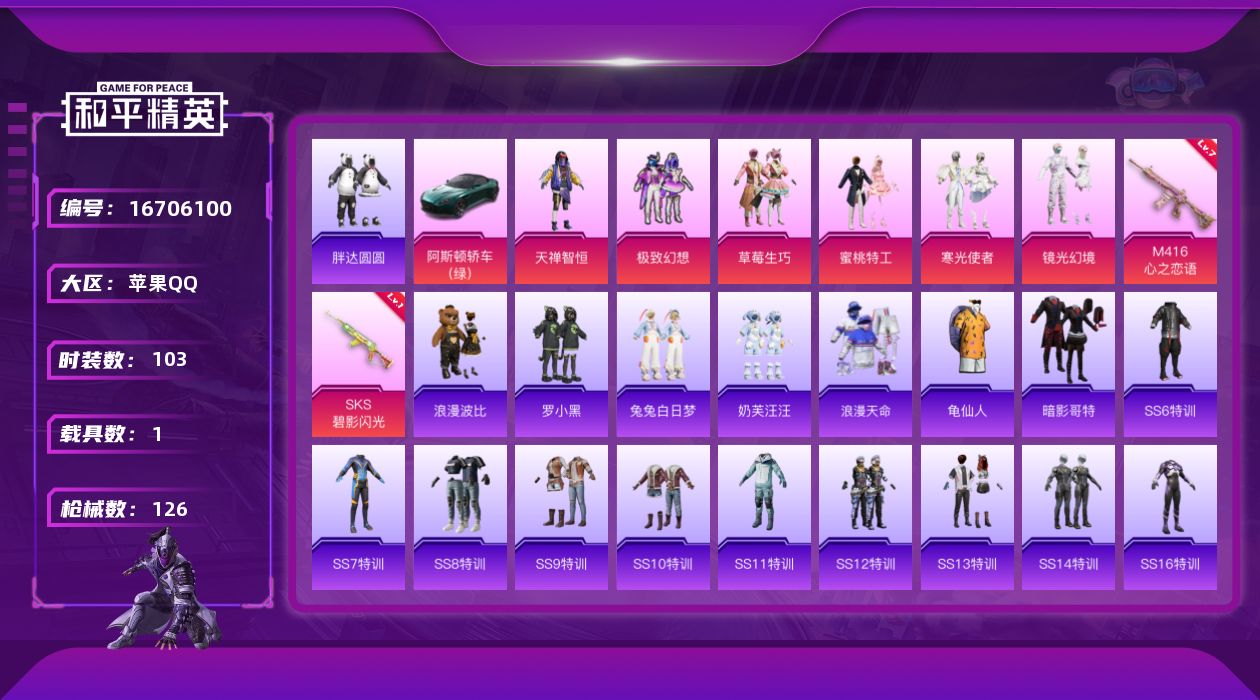Open the SS10特训 outfit card
Screen dimensions: 1260x700
[x=663, y=517]
